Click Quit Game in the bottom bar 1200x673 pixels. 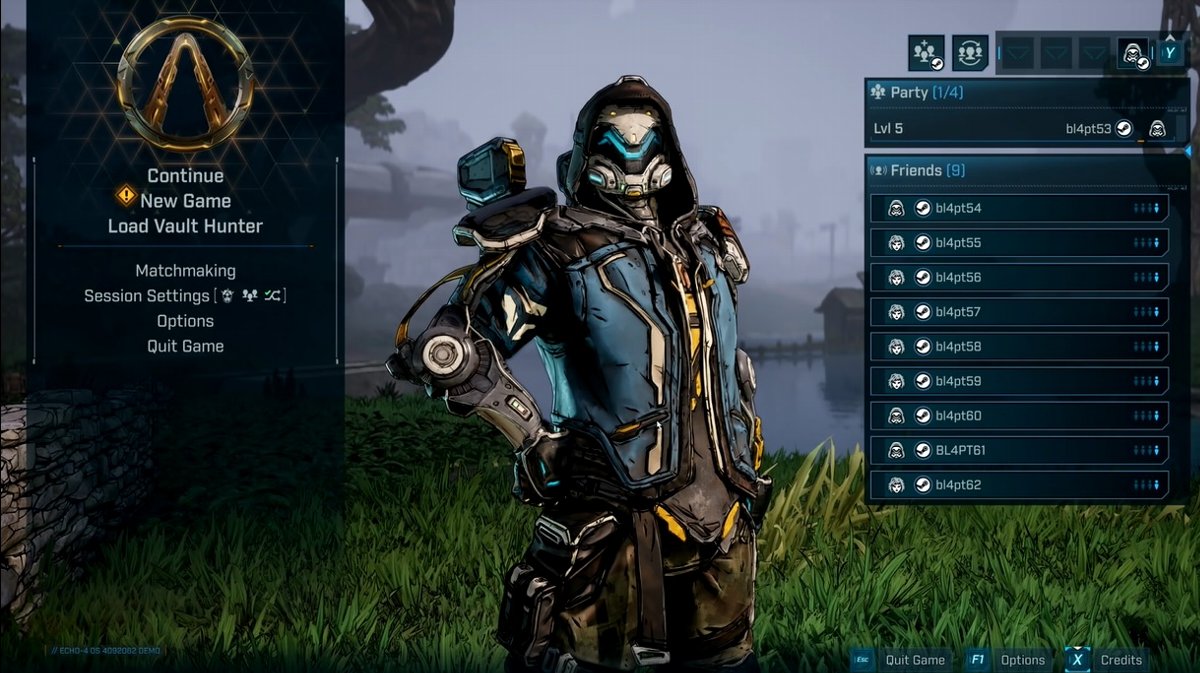tap(902, 660)
